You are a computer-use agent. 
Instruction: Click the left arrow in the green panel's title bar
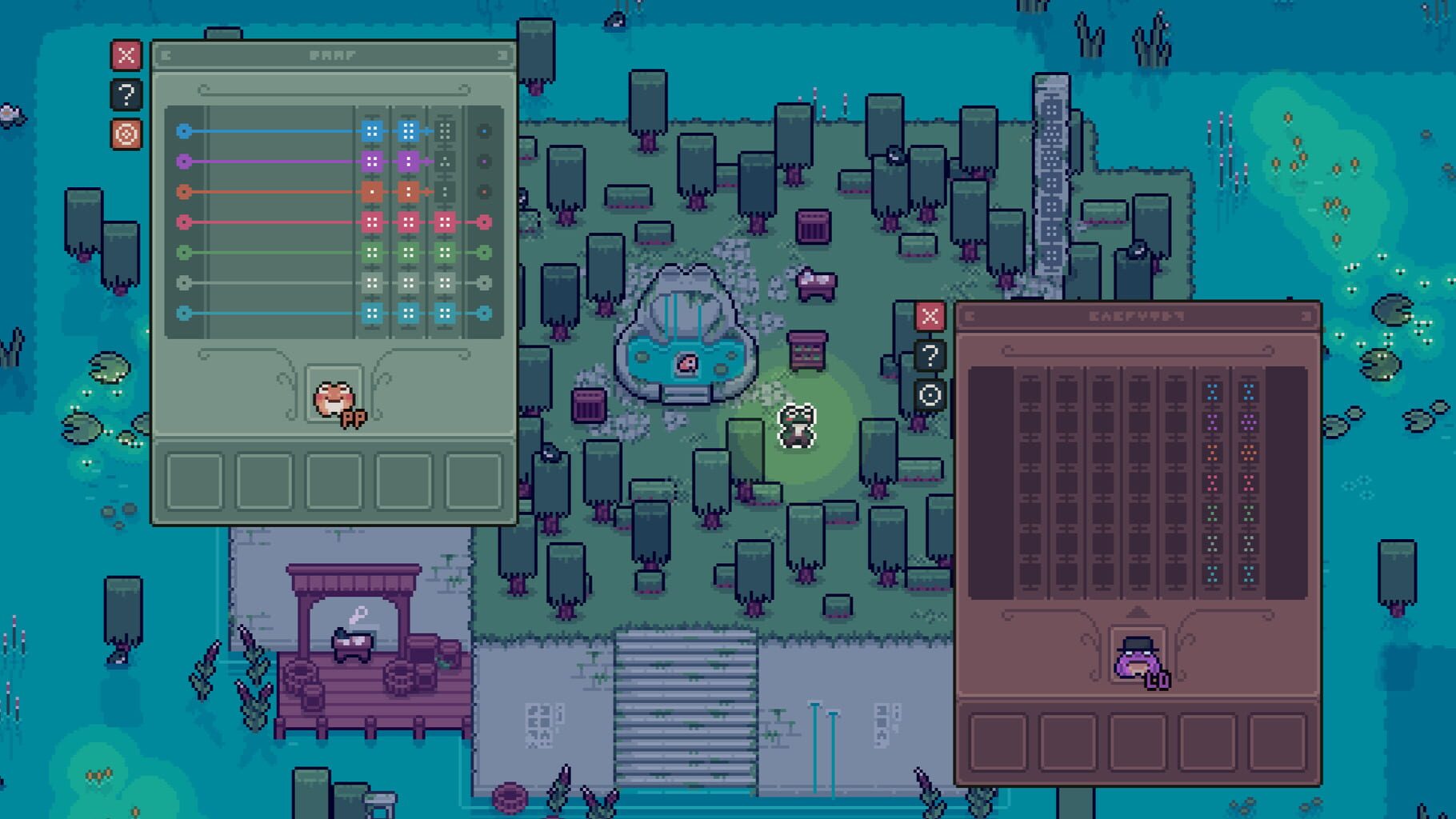click(x=166, y=55)
